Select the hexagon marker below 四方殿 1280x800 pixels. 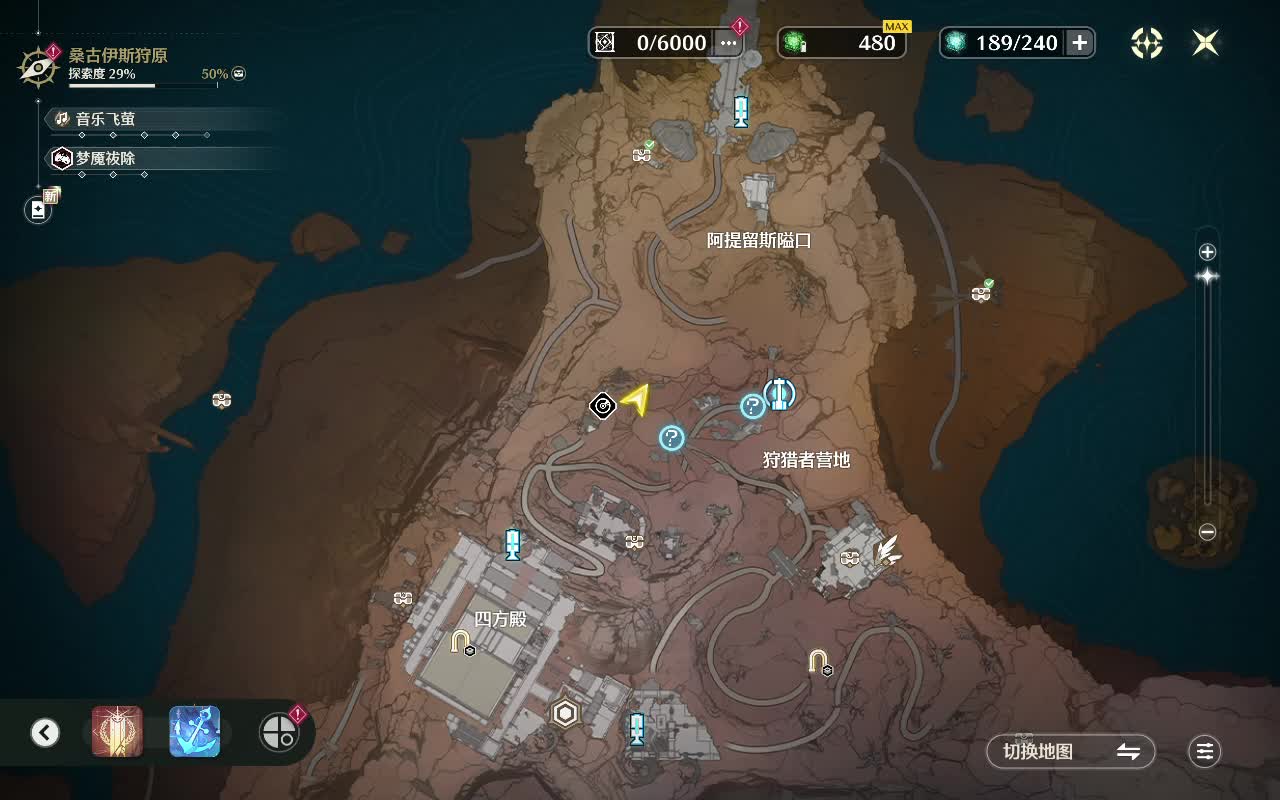coord(565,713)
